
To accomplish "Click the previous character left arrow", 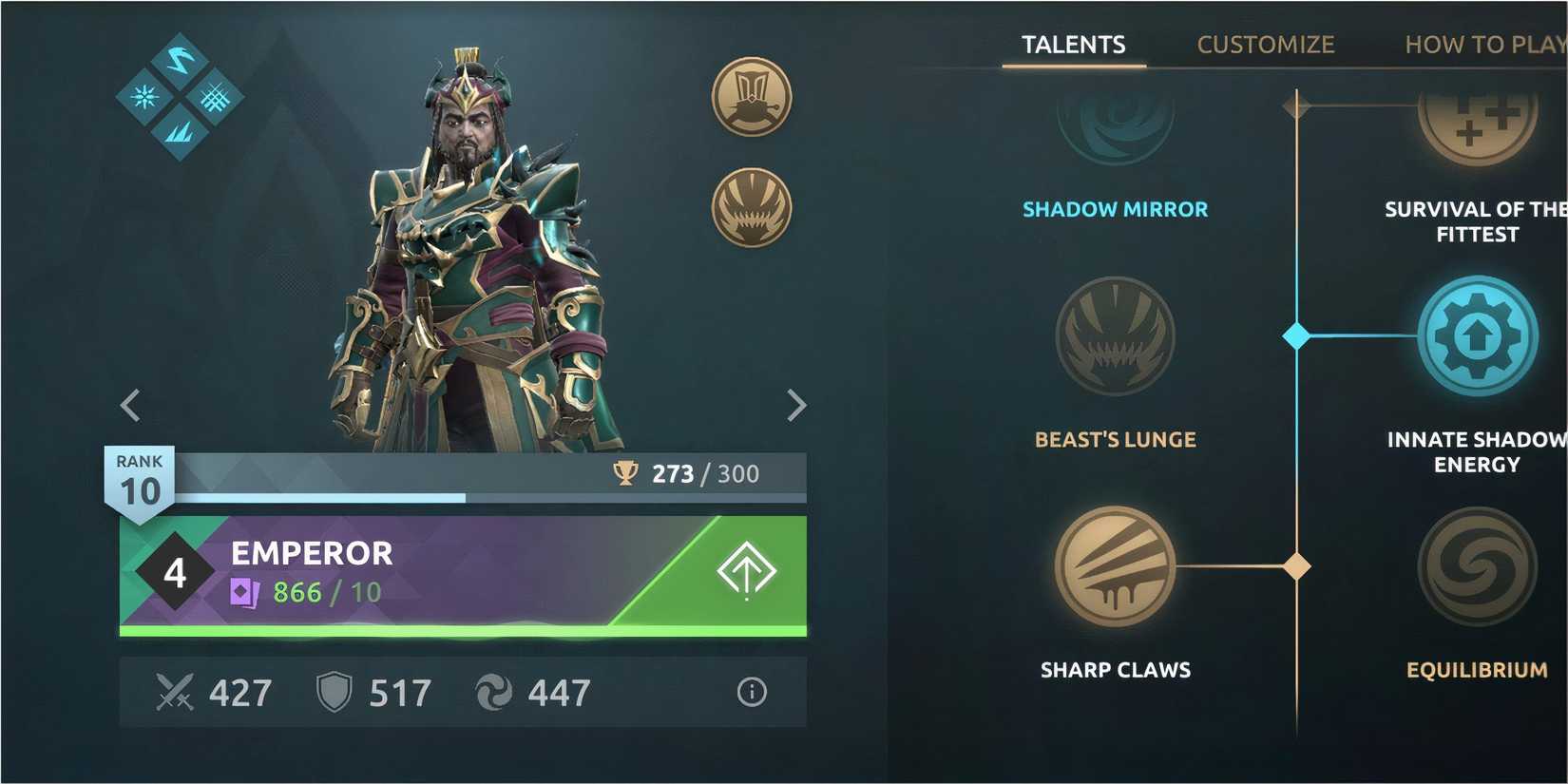I will coord(130,405).
